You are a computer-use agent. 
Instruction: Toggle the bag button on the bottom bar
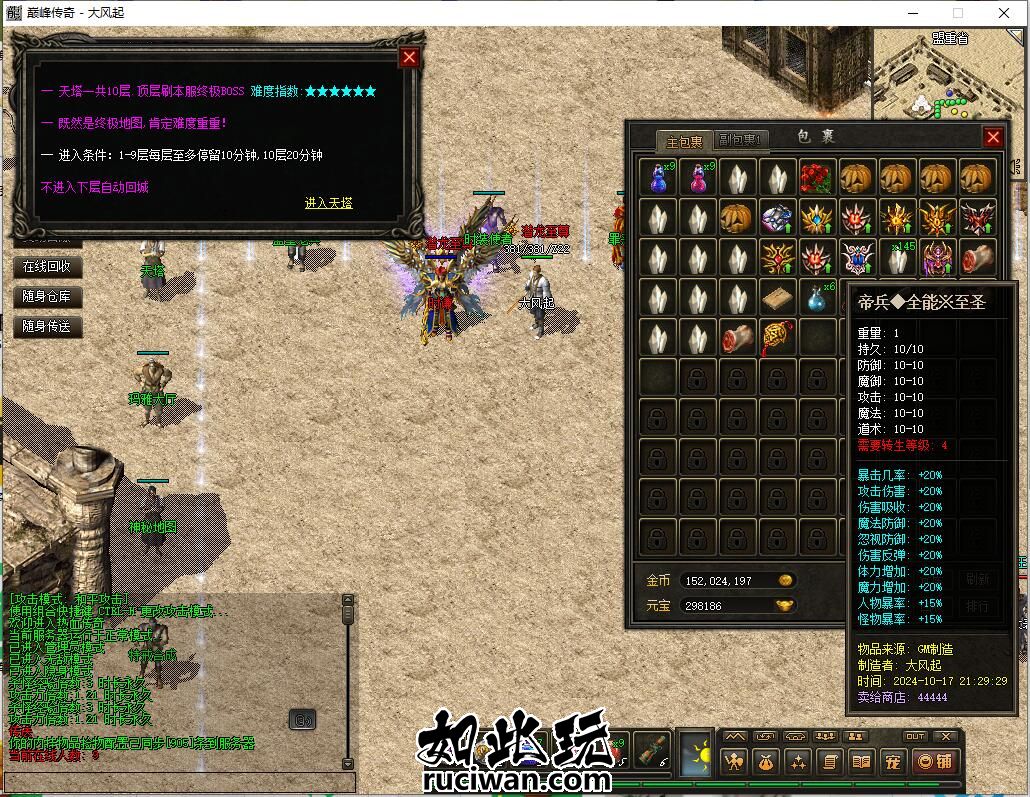coord(767,762)
